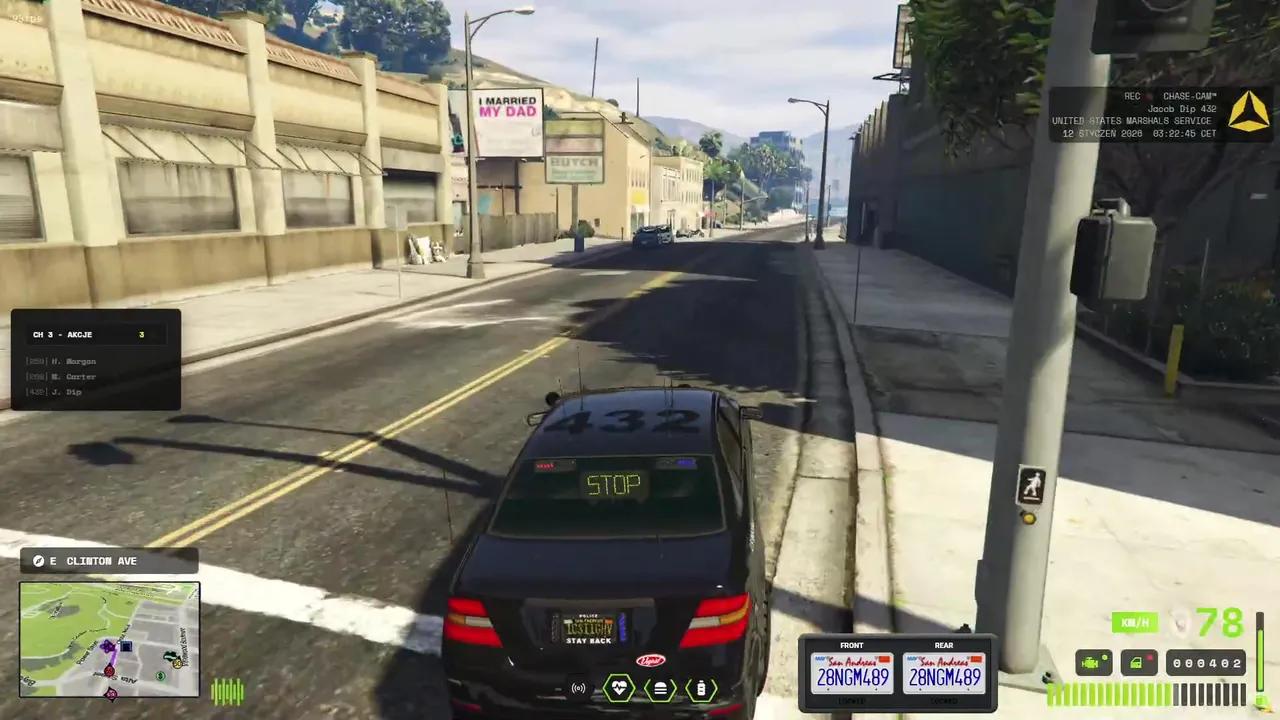Select the engine status icon

(x=1094, y=662)
